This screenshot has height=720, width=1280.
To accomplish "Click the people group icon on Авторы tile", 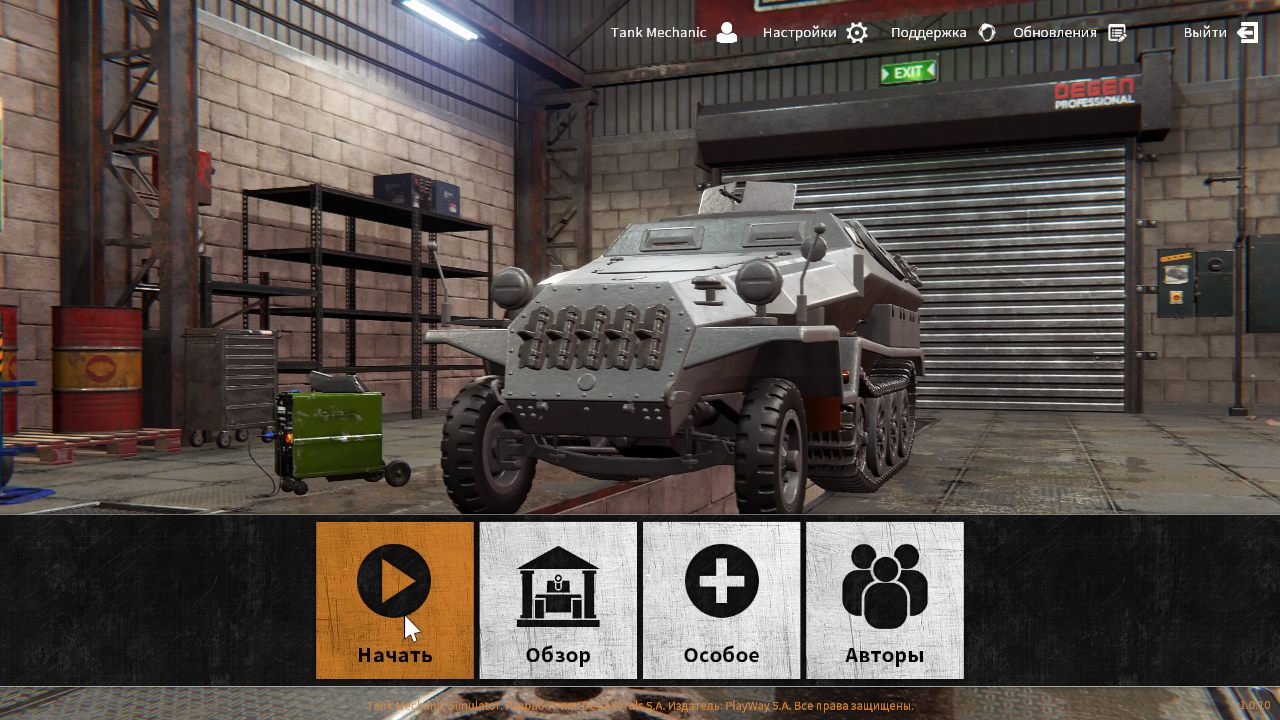I will pos(884,585).
